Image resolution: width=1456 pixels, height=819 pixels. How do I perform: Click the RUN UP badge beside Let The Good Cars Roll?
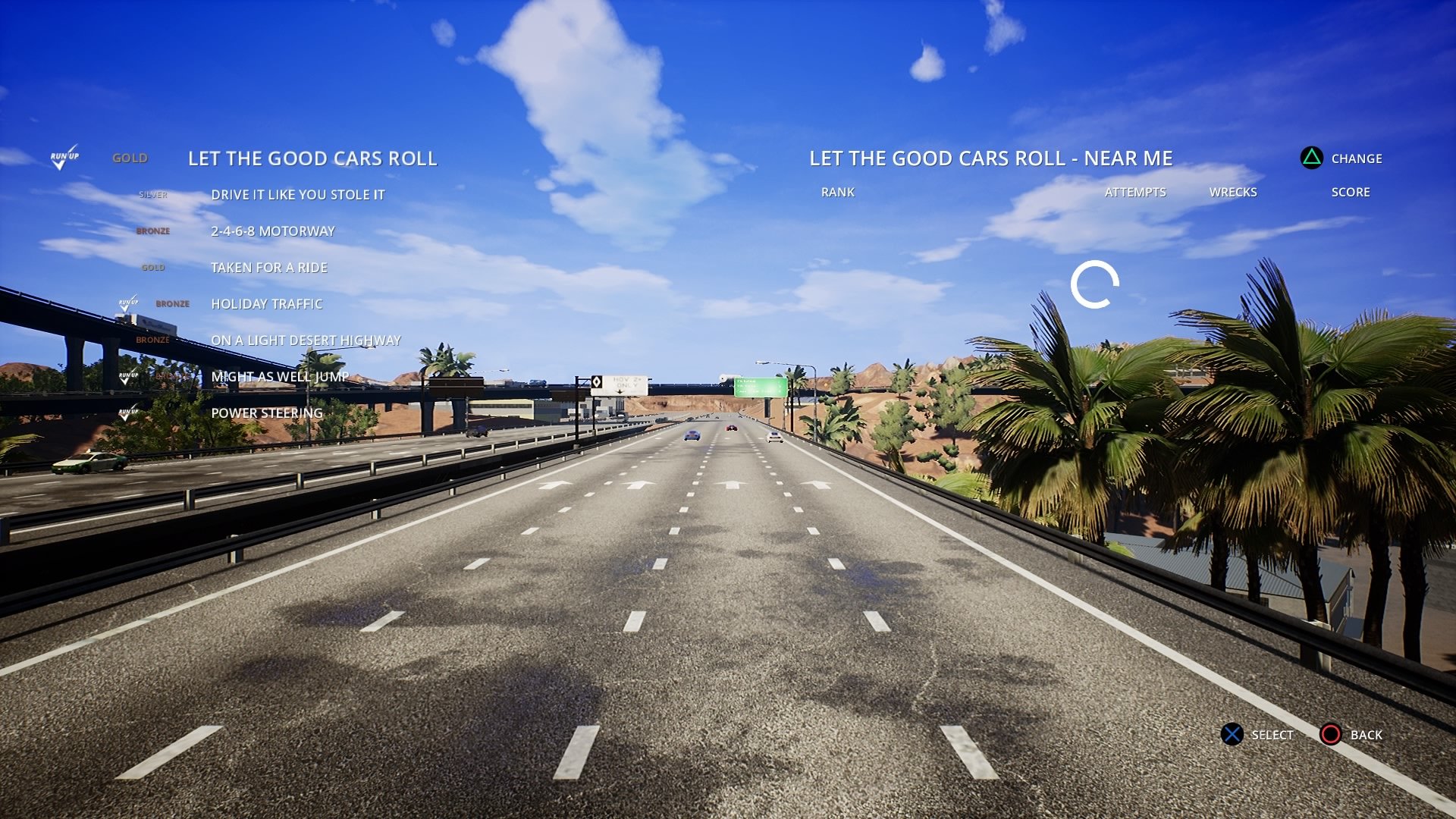(67, 157)
